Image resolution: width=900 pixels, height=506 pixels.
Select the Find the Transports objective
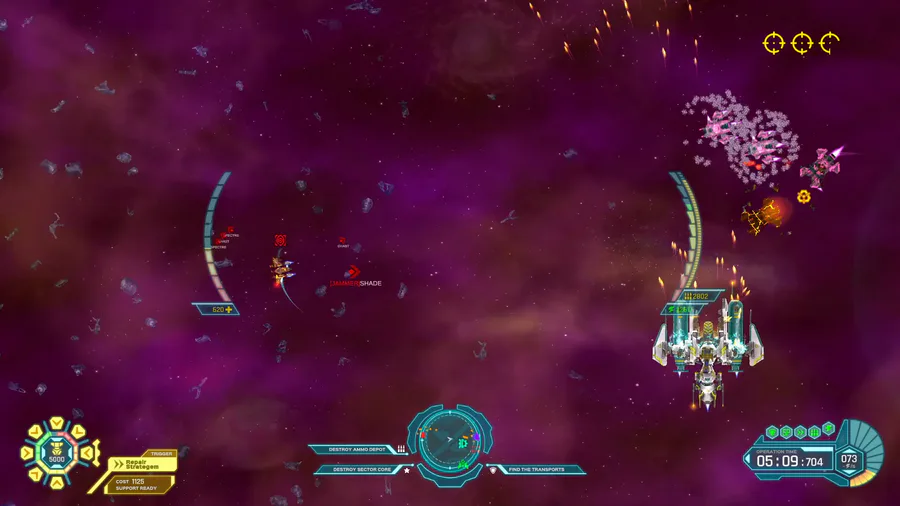536,469
